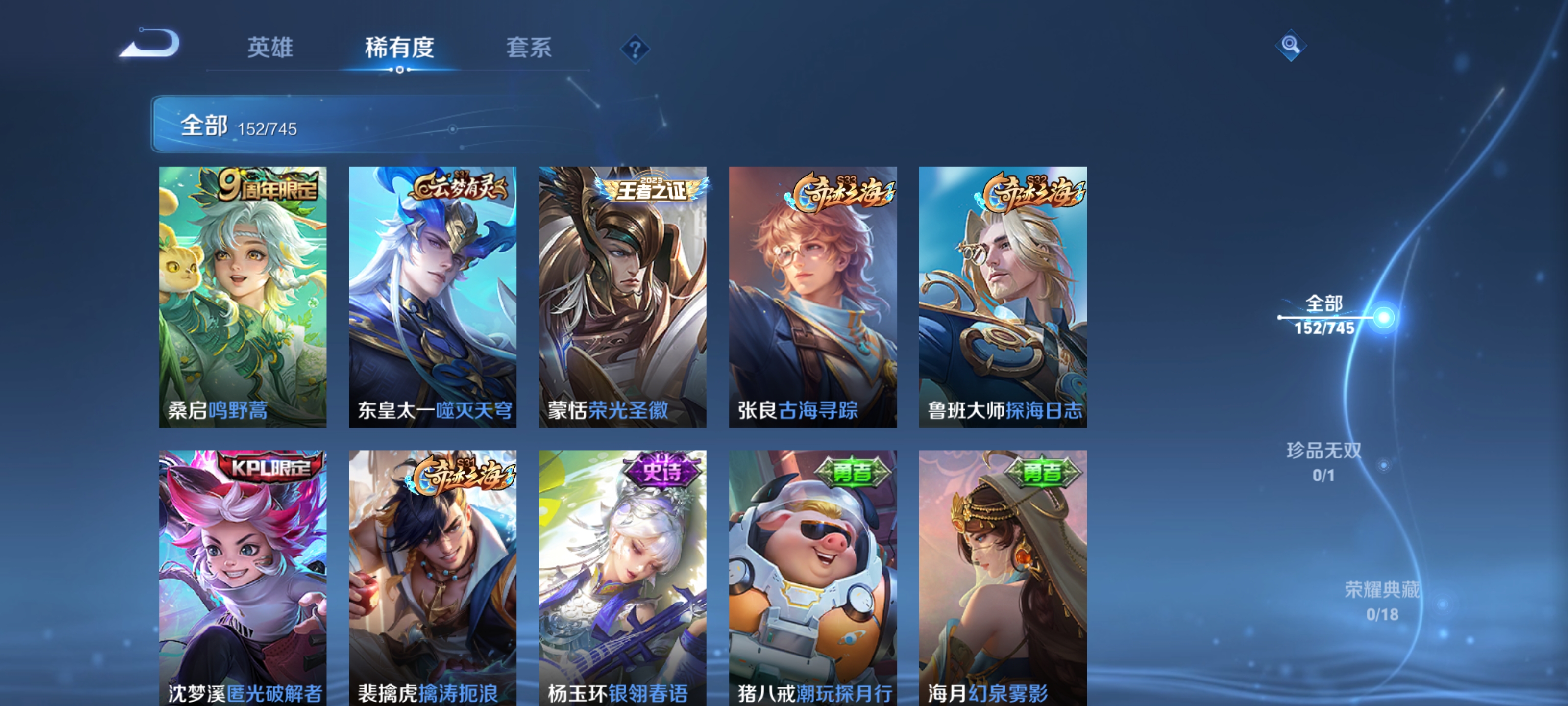Open the 裴擒虎擒涛扼浪 skin card
The width and height of the screenshot is (1568, 706).
pos(433,579)
